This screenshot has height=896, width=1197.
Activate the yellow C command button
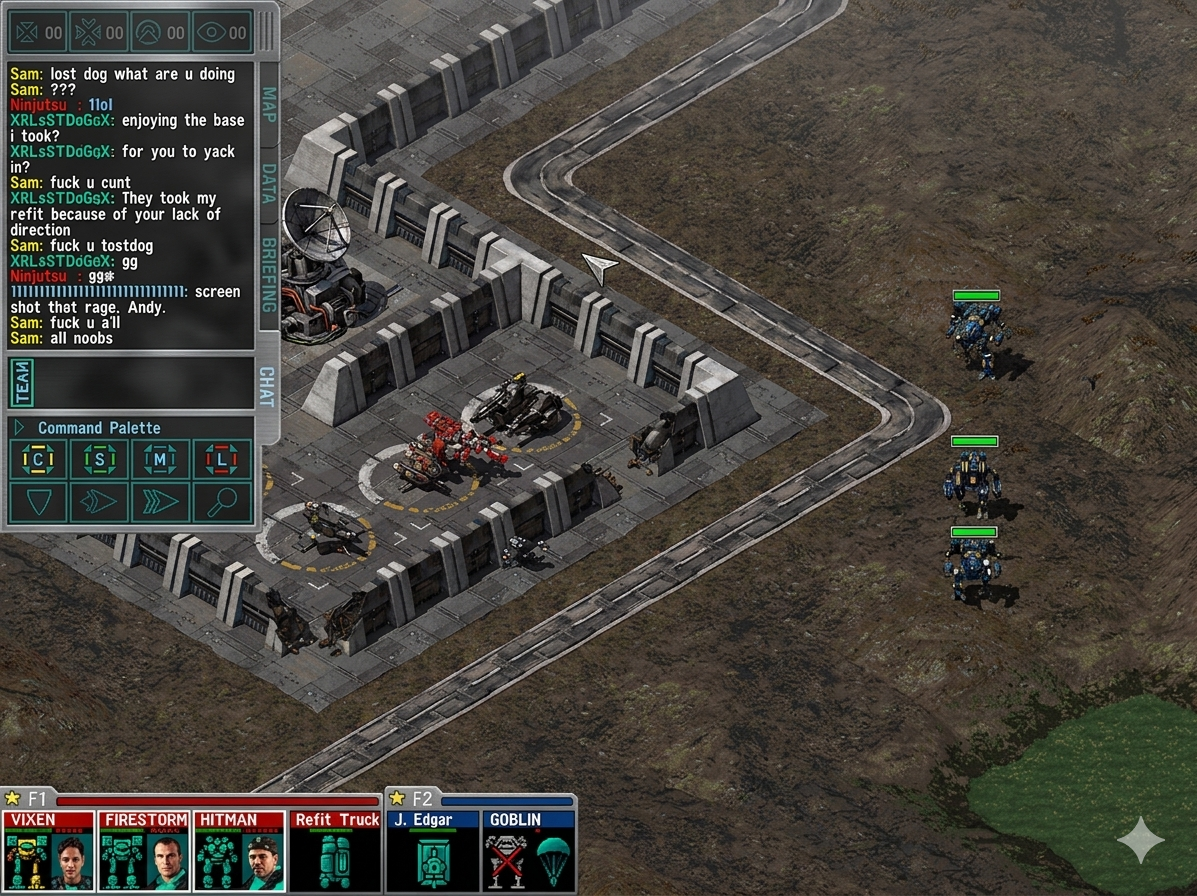pyautogui.click(x=38, y=460)
